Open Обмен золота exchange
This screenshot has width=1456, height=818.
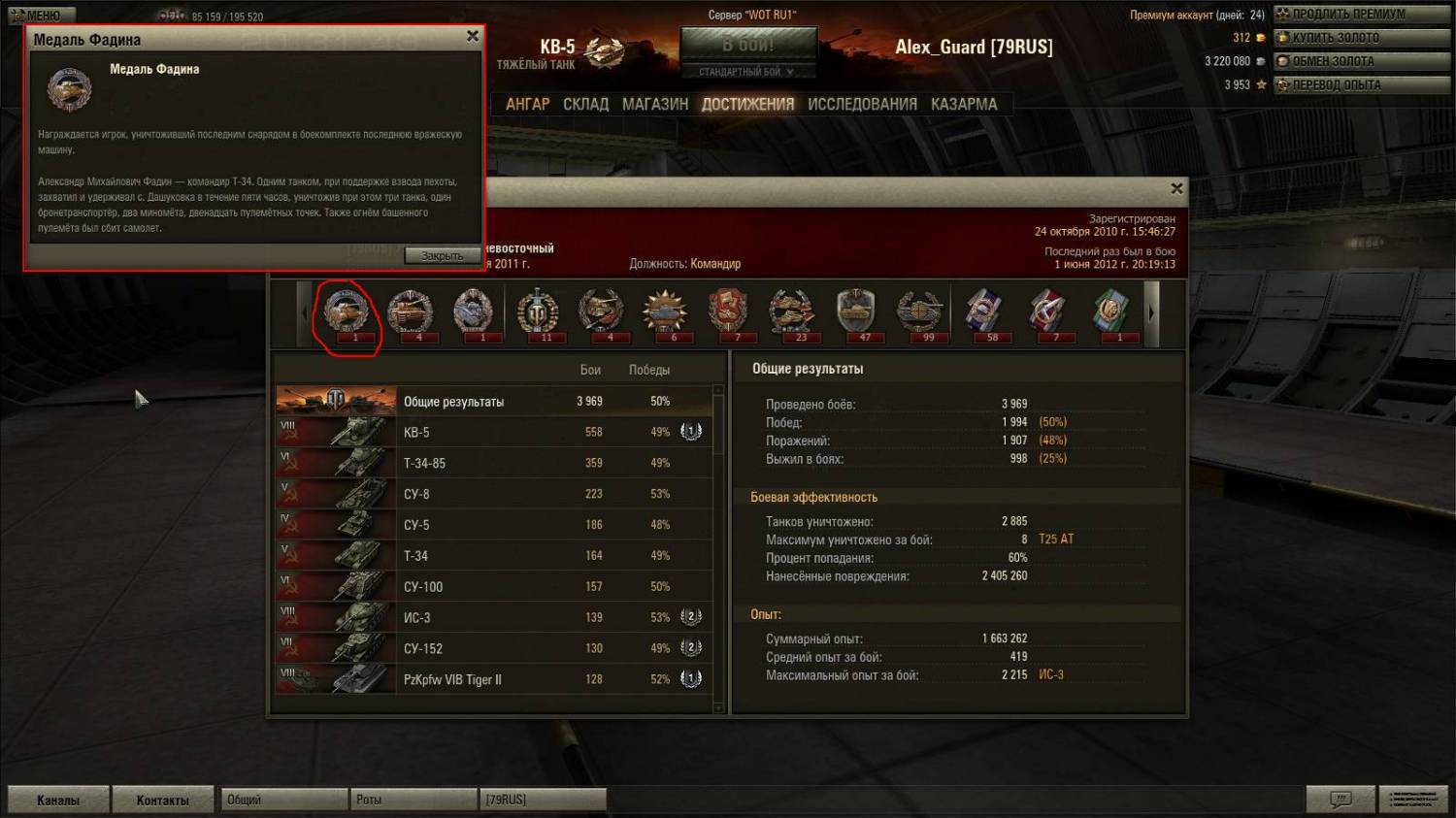point(1333,61)
